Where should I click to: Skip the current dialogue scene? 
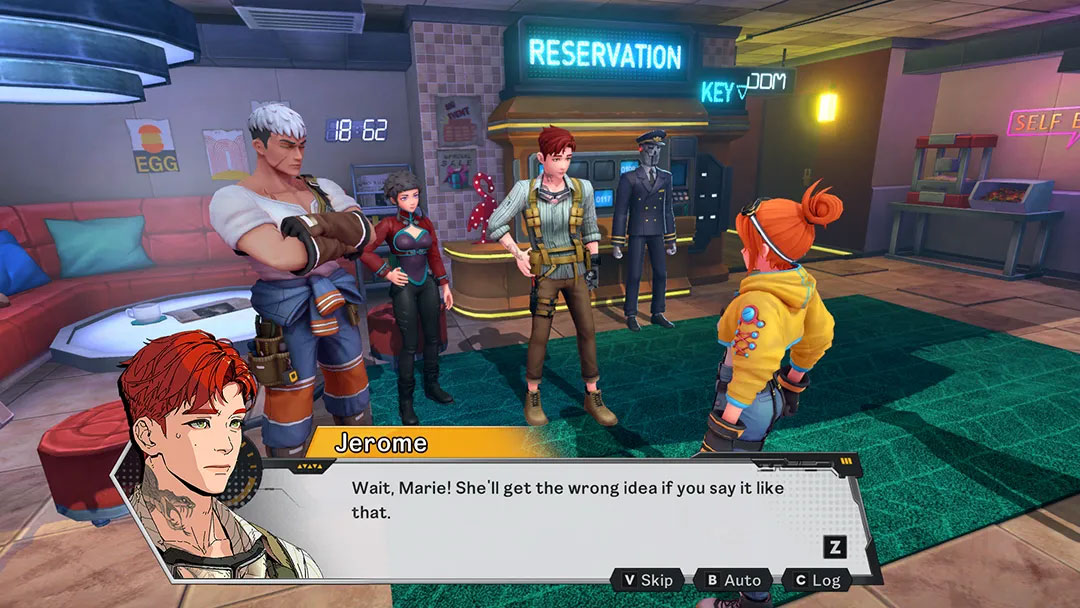pyautogui.click(x=648, y=580)
